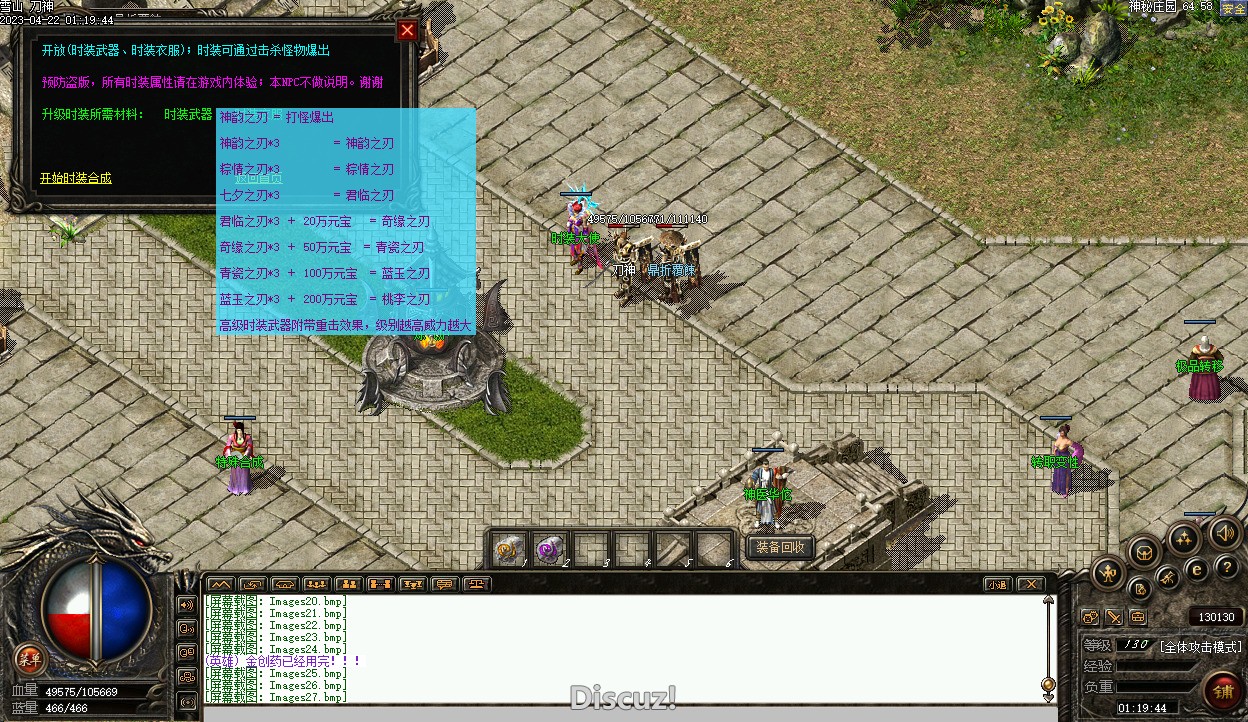Open the skills three-stars icon
Viewport: 1248px width, 722px height.
tap(1185, 540)
